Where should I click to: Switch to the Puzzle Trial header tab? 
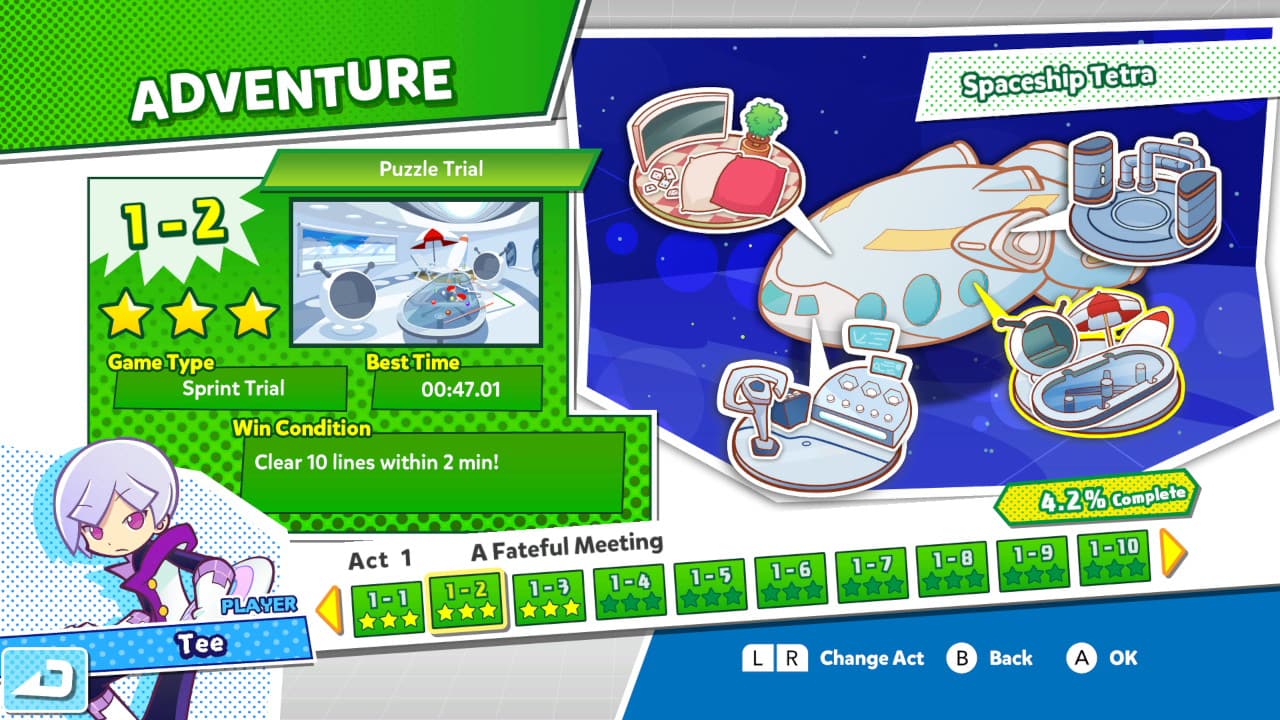point(432,168)
